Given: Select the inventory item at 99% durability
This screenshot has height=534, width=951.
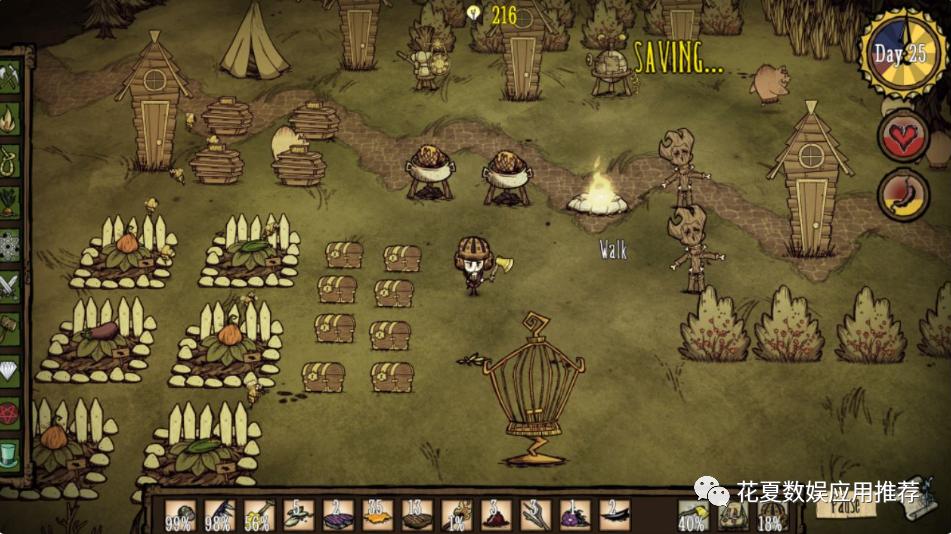Looking at the screenshot, I should click(180, 515).
